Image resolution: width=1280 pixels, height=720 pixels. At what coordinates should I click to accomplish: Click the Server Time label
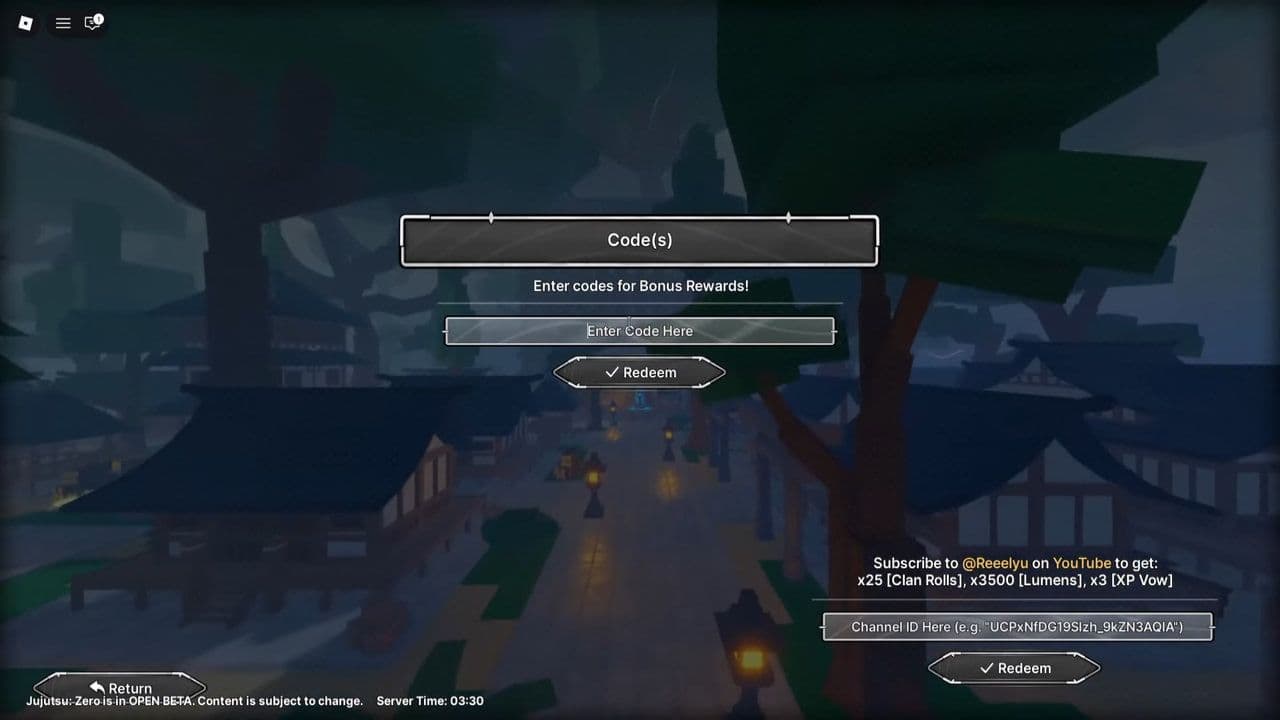click(430, 701)
